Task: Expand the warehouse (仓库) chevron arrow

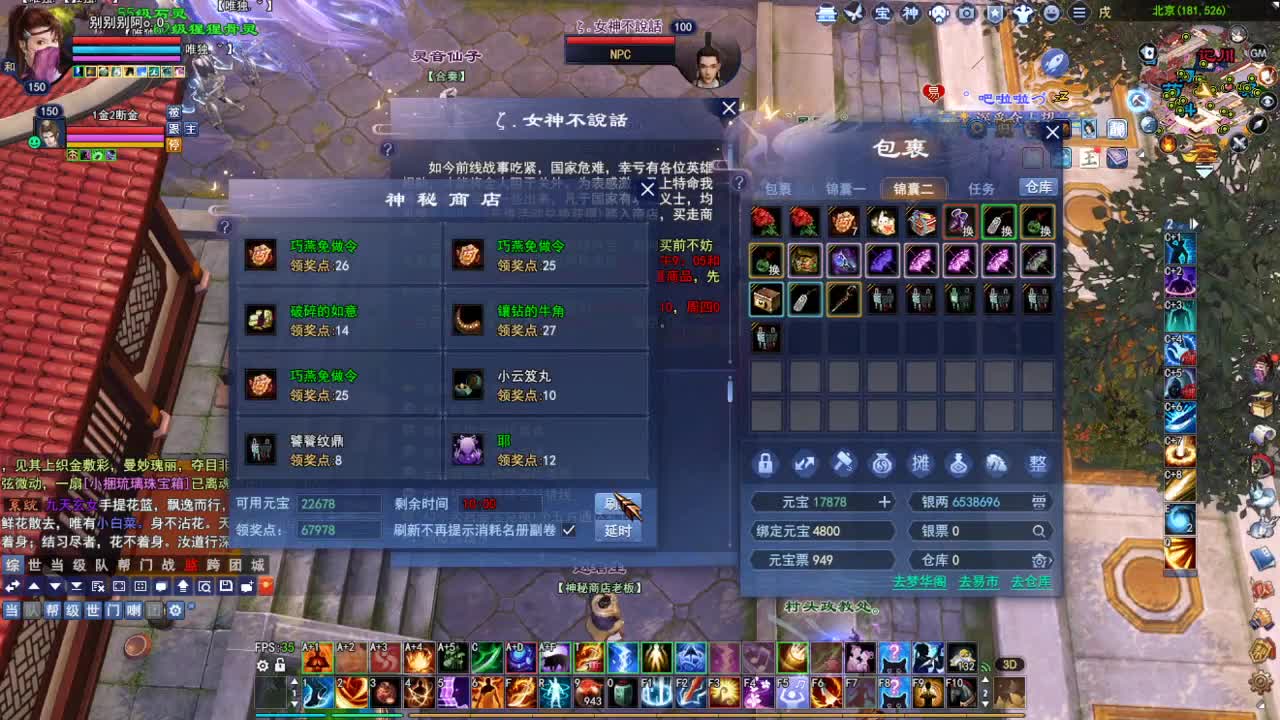Action: (1052, 560)
